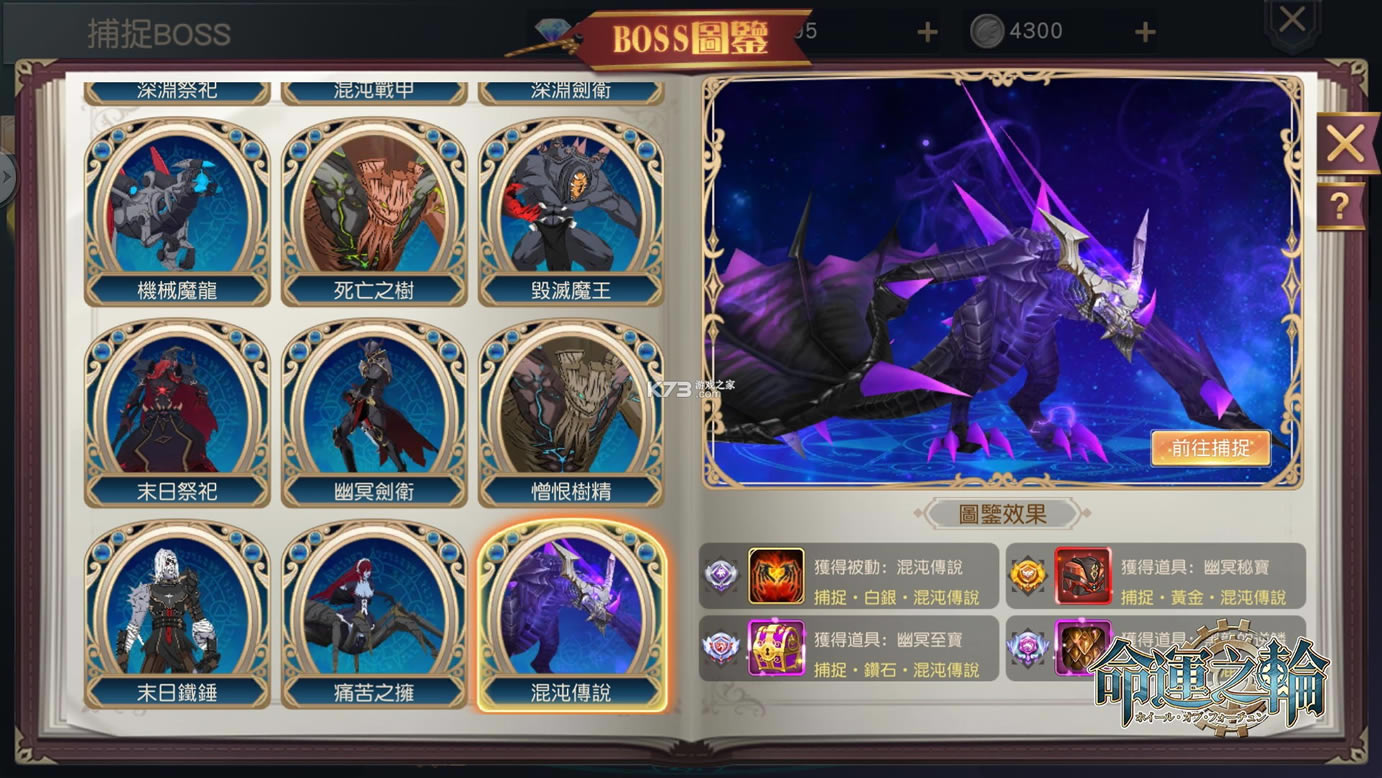Click the red 幽冥秘寶 chest icon
Image resolution: width=1382 pixels, height=778 pixels.
tap(1083, 575)
